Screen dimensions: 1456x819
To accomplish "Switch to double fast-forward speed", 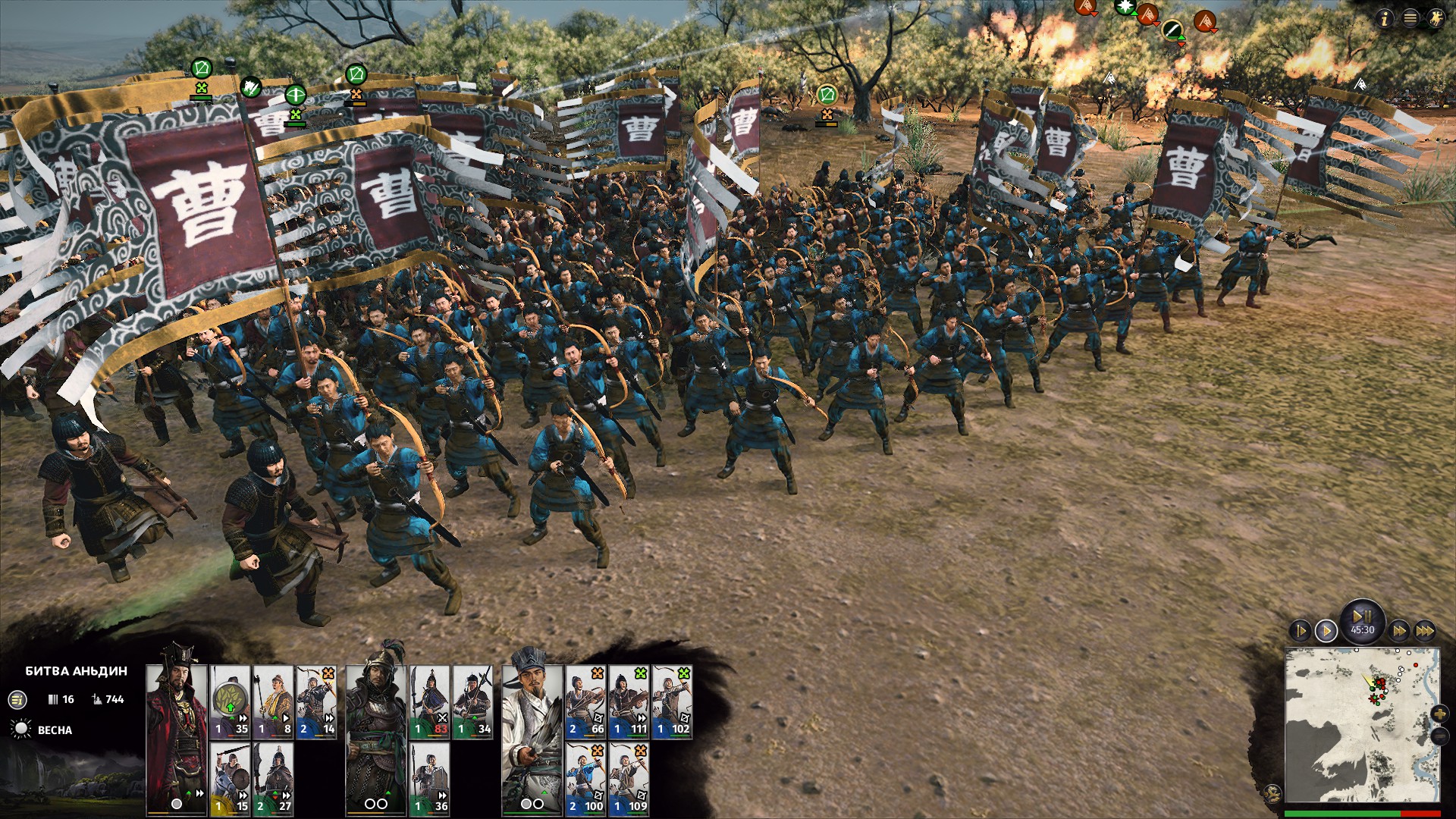I will (1399, 630).
